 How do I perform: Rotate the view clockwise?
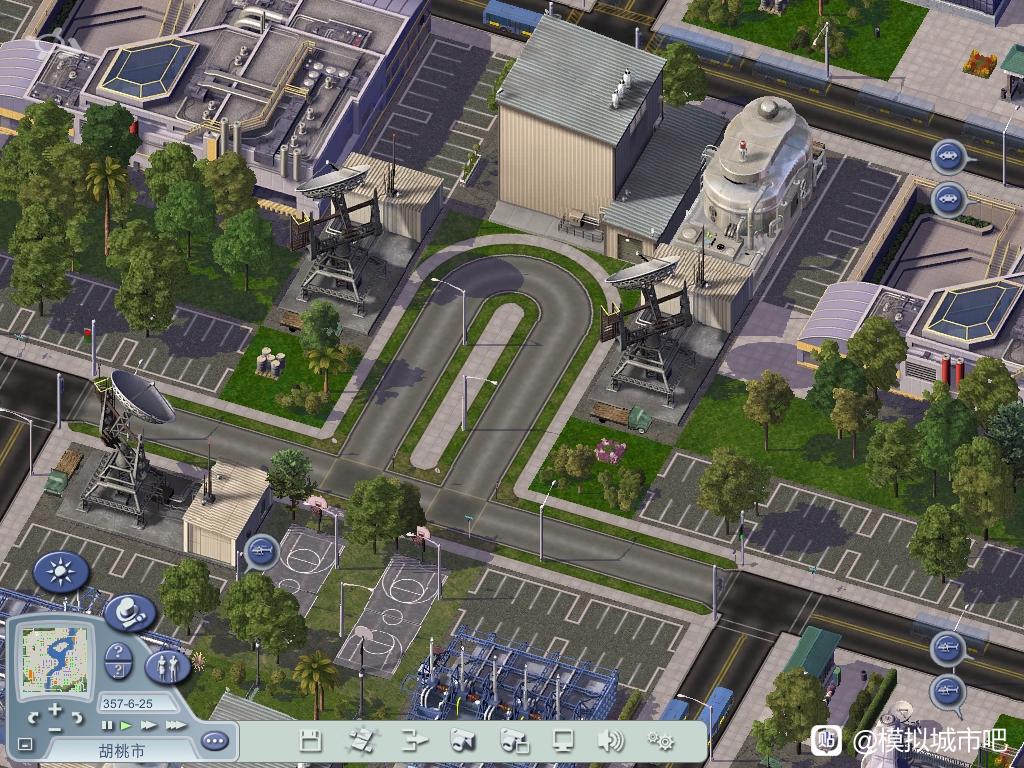click(77, 718)
